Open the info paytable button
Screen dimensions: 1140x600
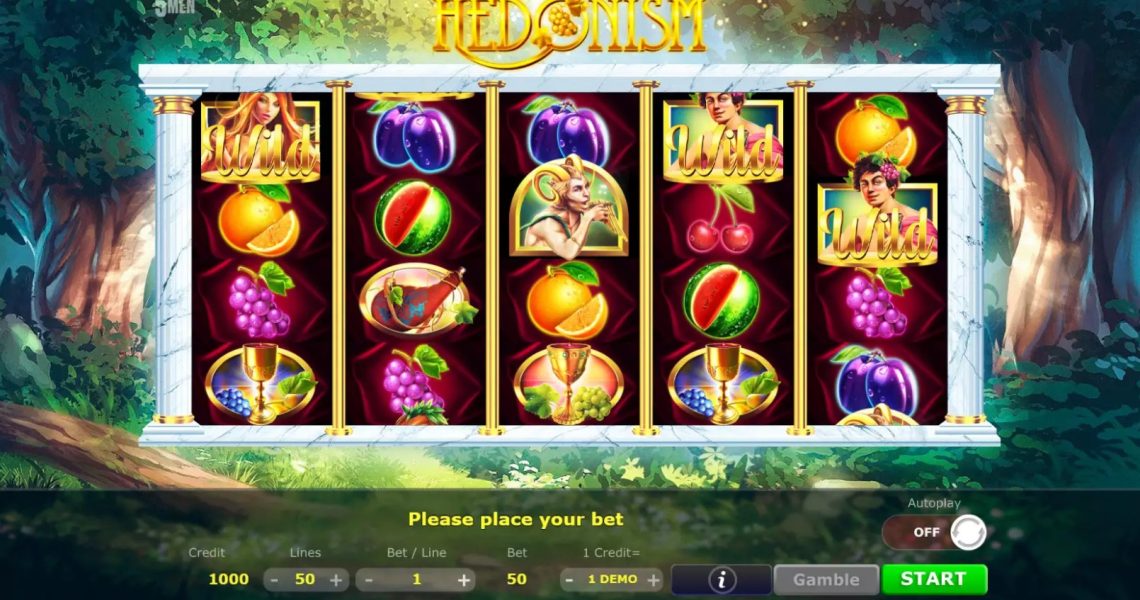(721, 579)
